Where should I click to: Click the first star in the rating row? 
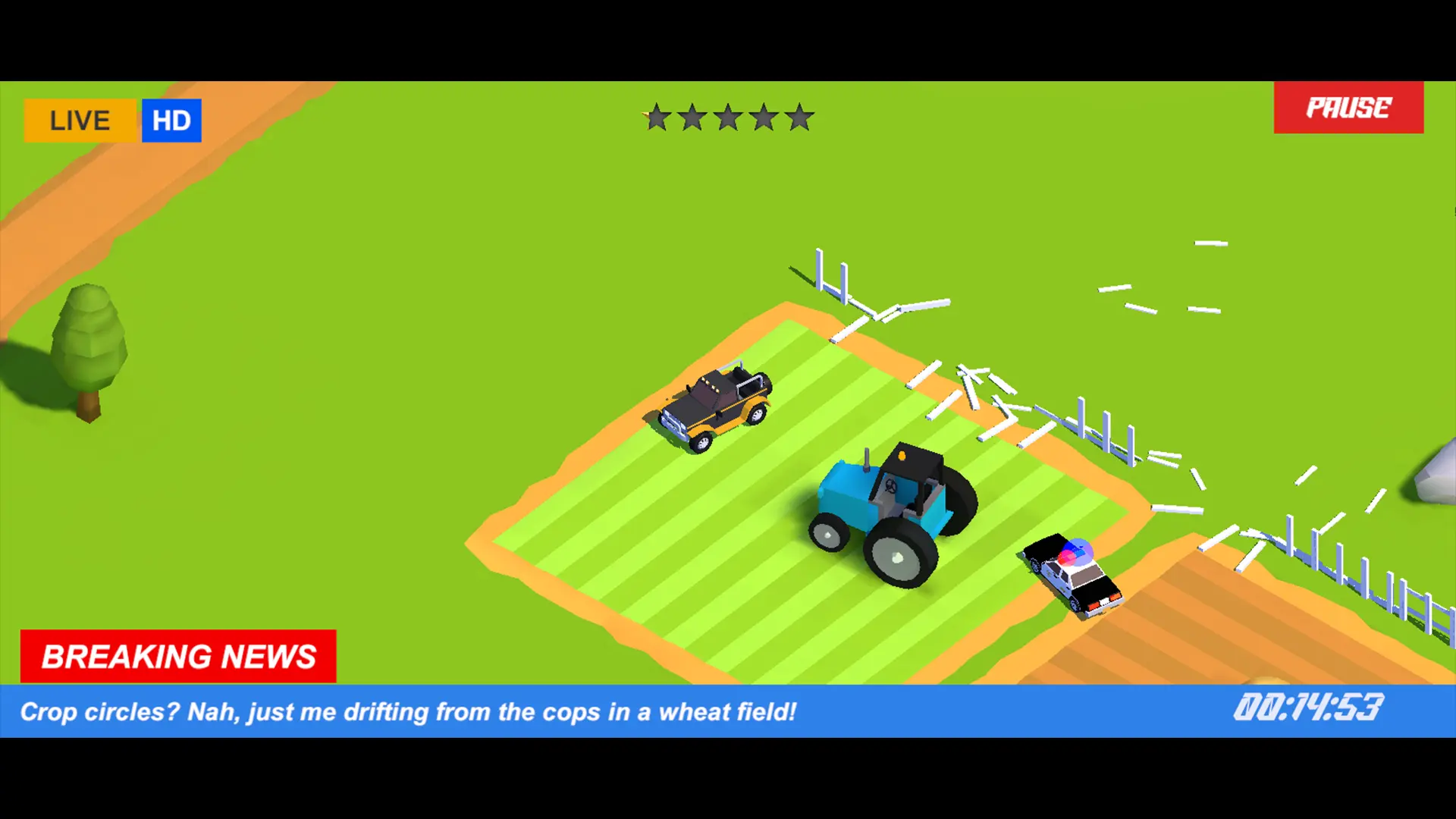click(x=655, y=118)
